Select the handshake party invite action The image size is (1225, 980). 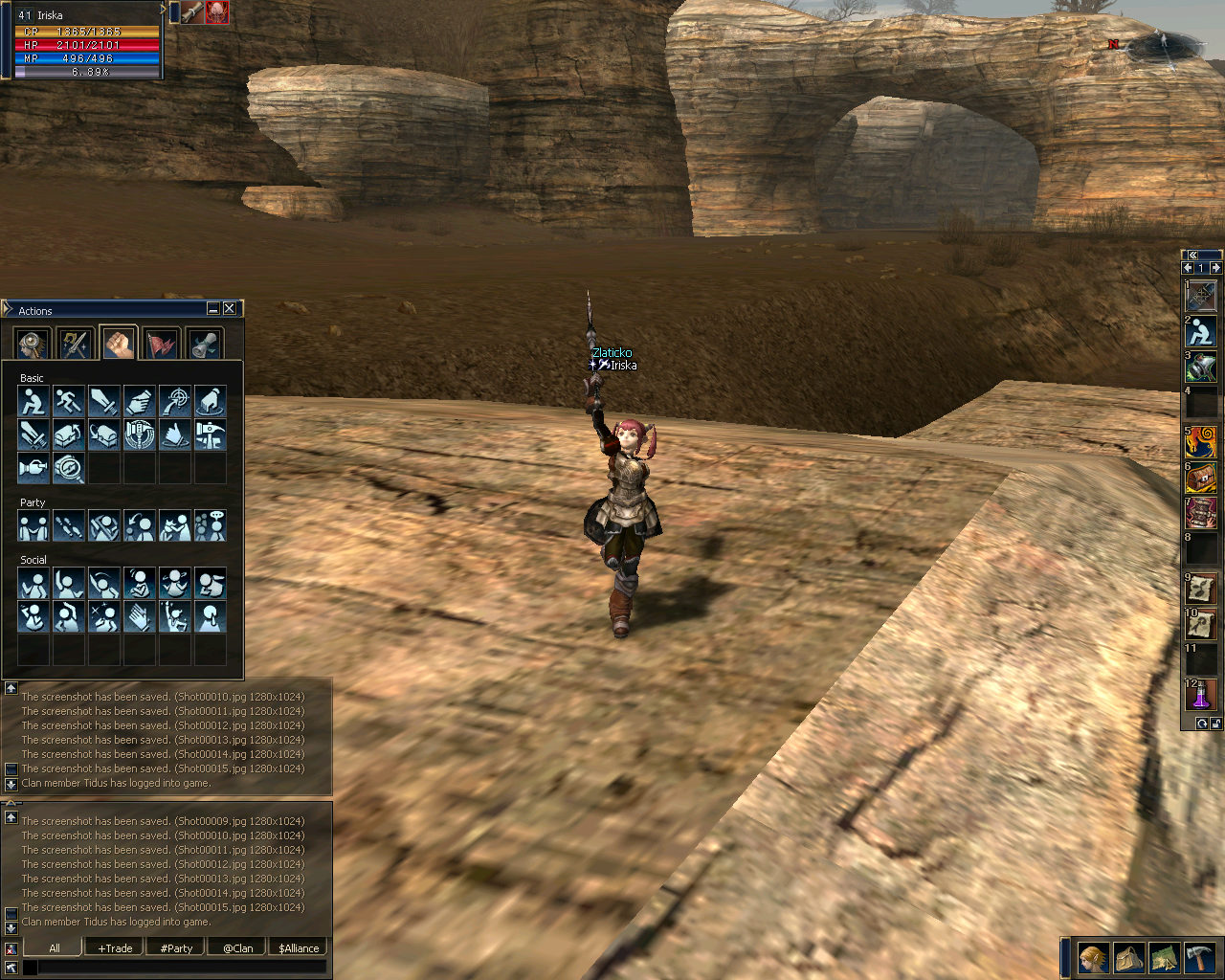(x=33, y=525)
